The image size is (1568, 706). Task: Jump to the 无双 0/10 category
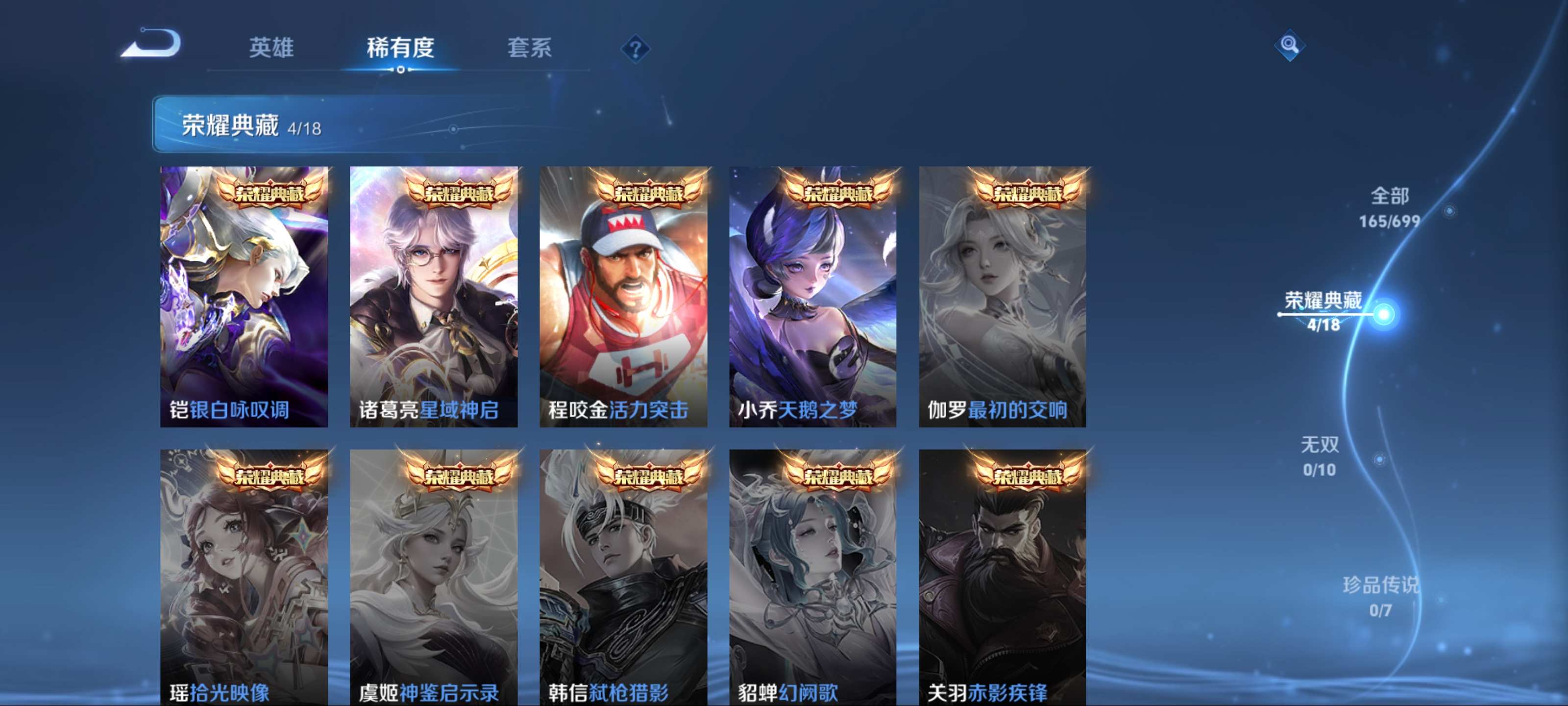[x=1320, y=455]
